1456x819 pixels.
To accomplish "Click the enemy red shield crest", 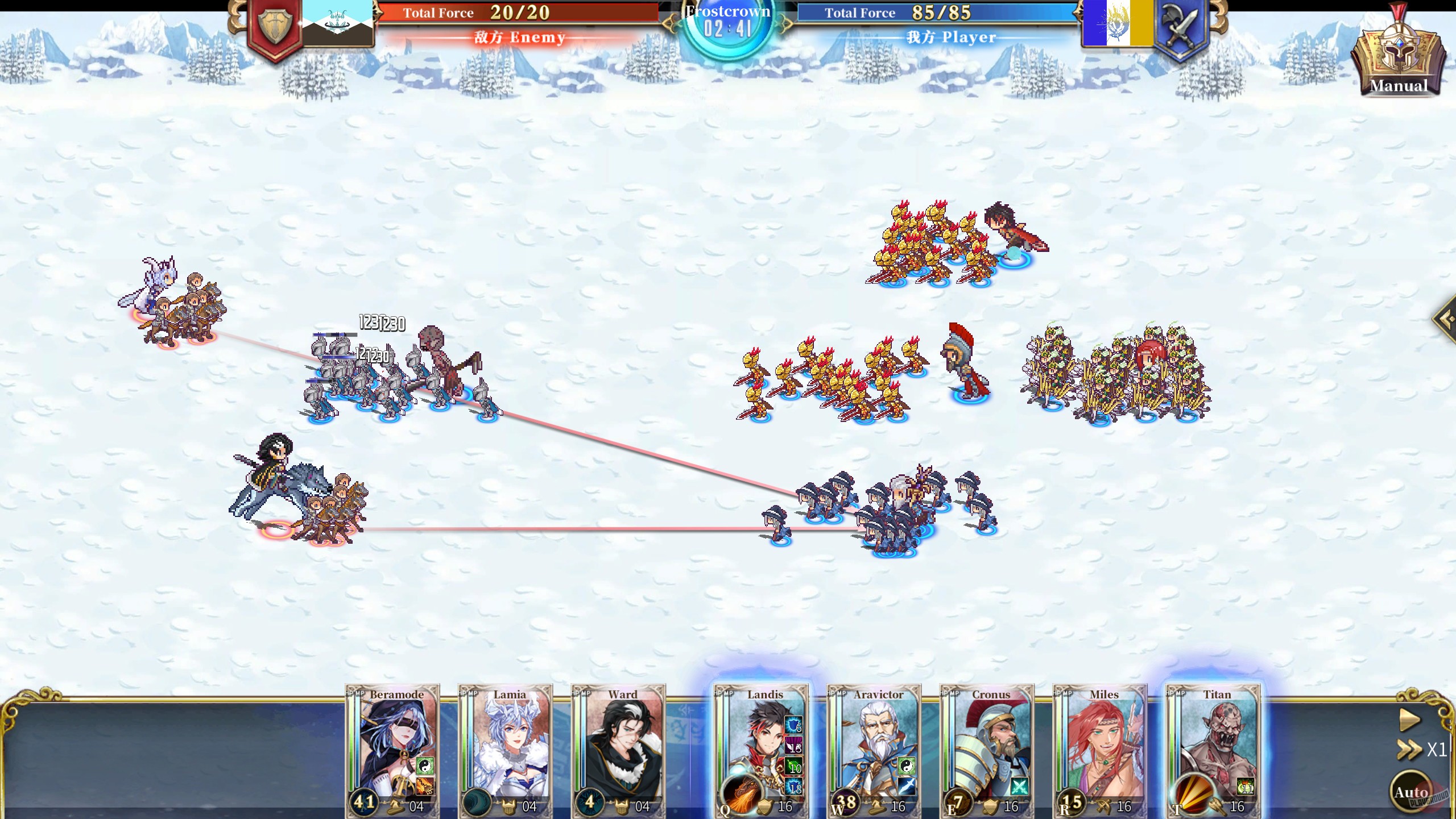I will coord(274,26).
